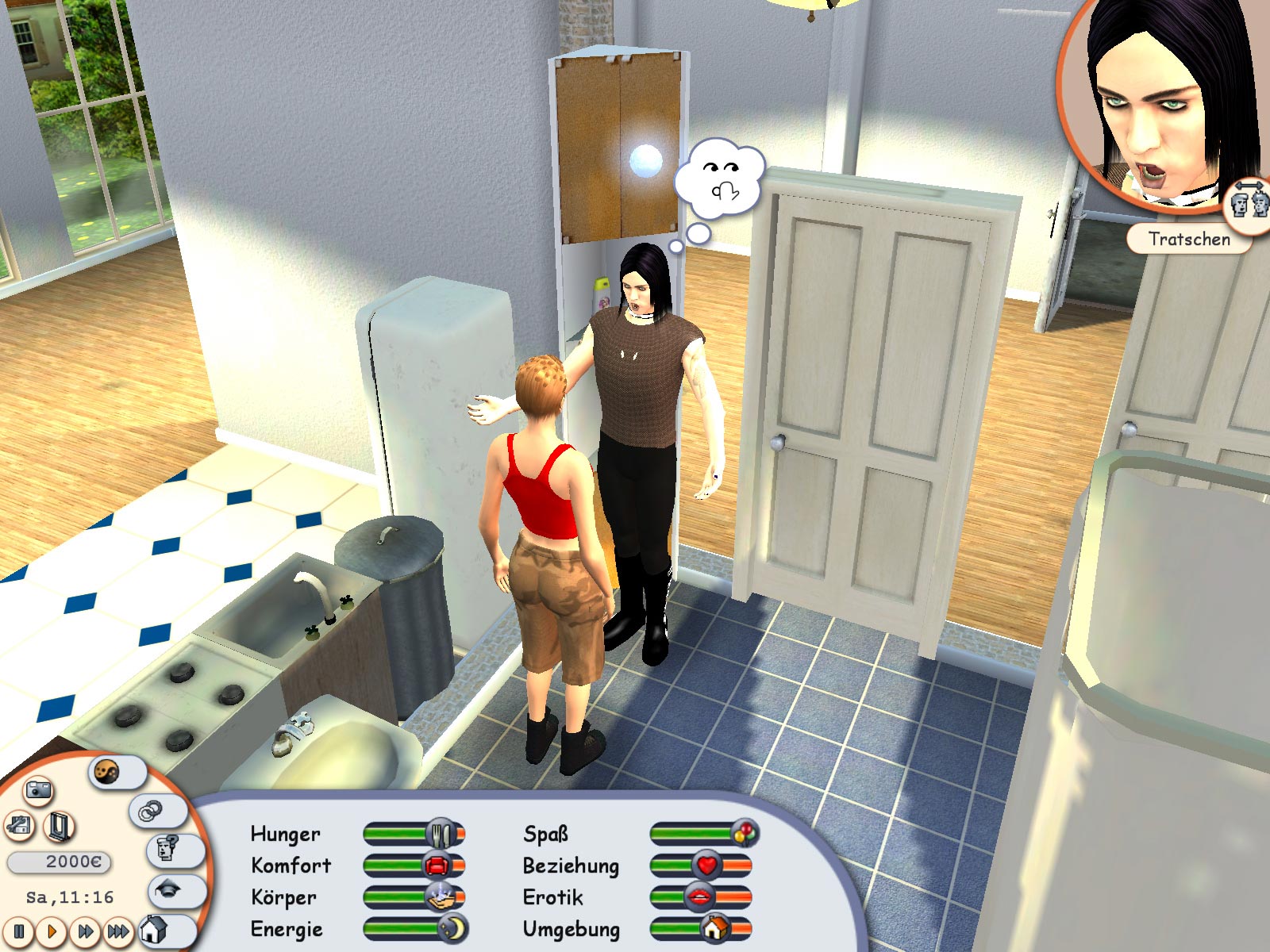This screenshot has width=1270, height=952.
Task: Click the 2000€ money display
Action: click(59, 862)
